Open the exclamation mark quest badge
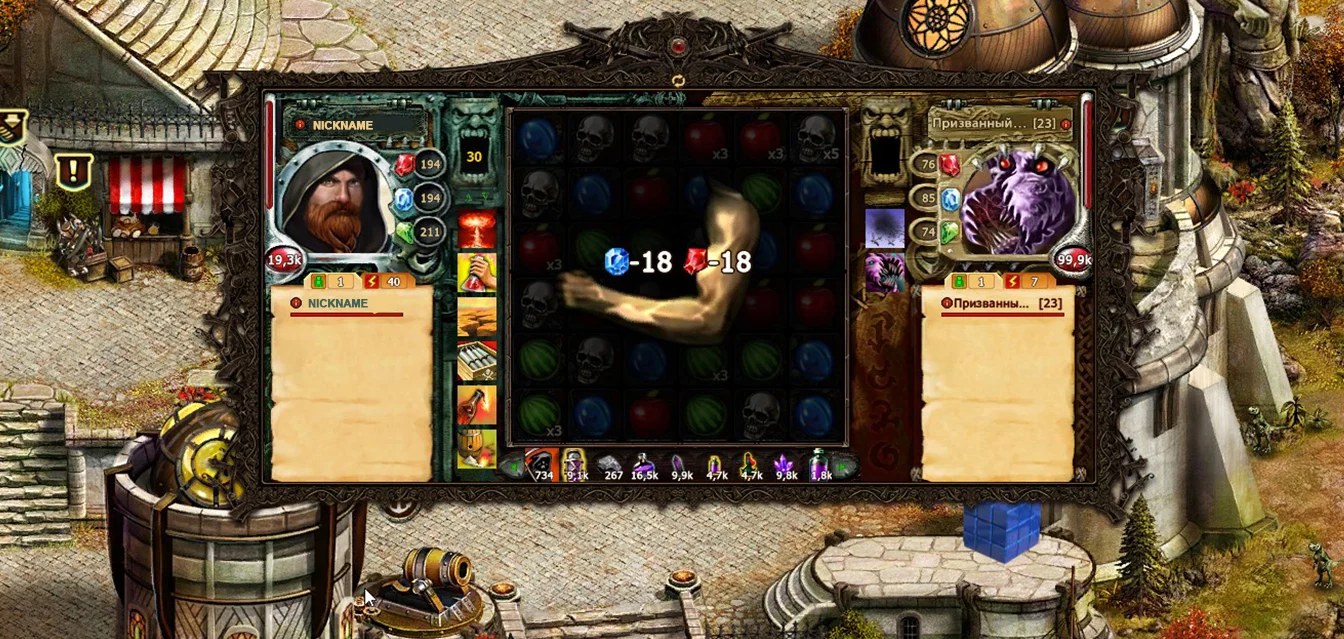 (74, 171)
